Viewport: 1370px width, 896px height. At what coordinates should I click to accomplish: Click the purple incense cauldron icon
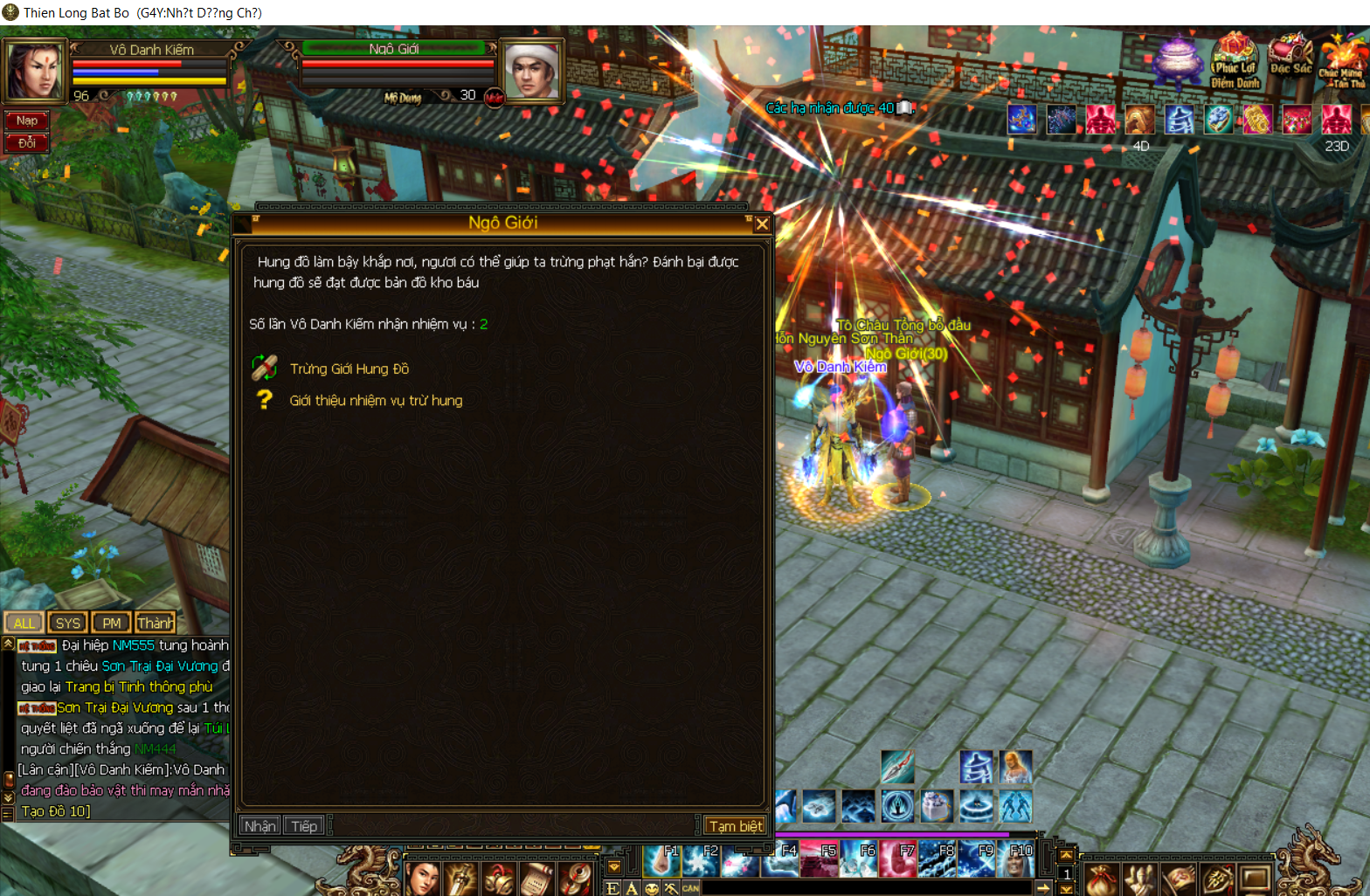[x=1178, y=59]
